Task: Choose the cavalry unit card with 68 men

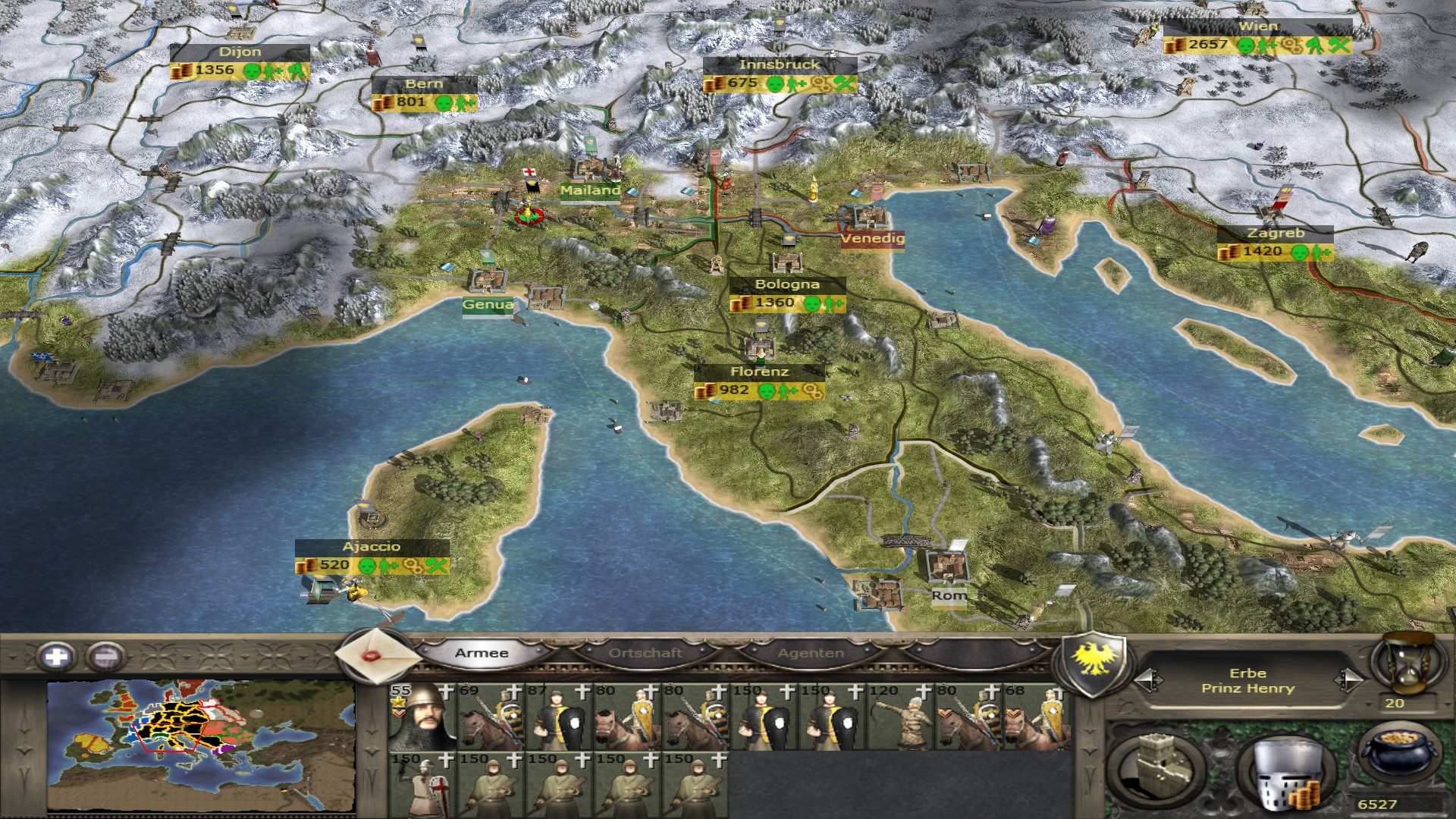Action: point(1036,717)
